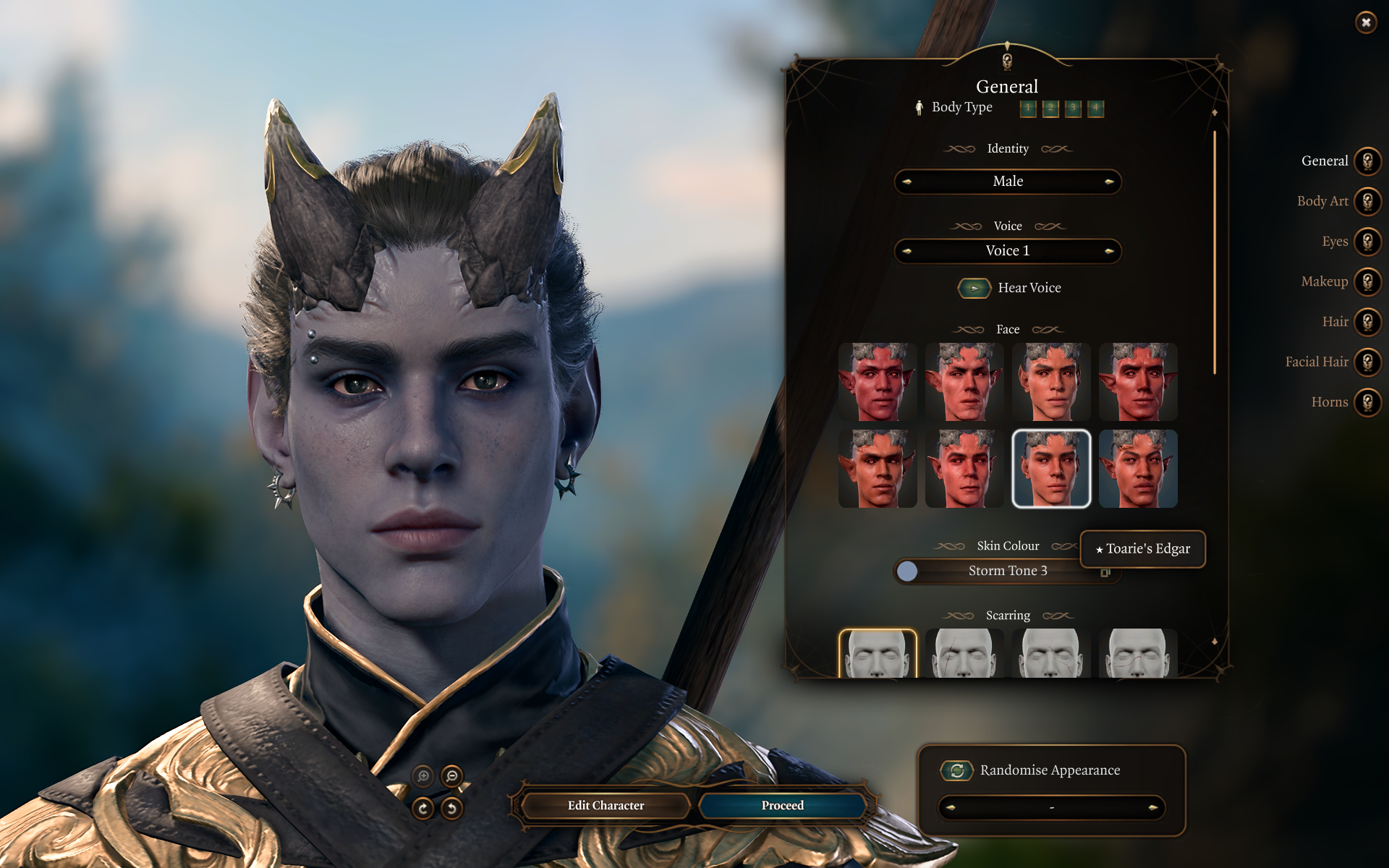Image resolution: width=1389 pixels, height=868 pixels.
Task: Select body type 1
Action: click(x=1027, y=109)
